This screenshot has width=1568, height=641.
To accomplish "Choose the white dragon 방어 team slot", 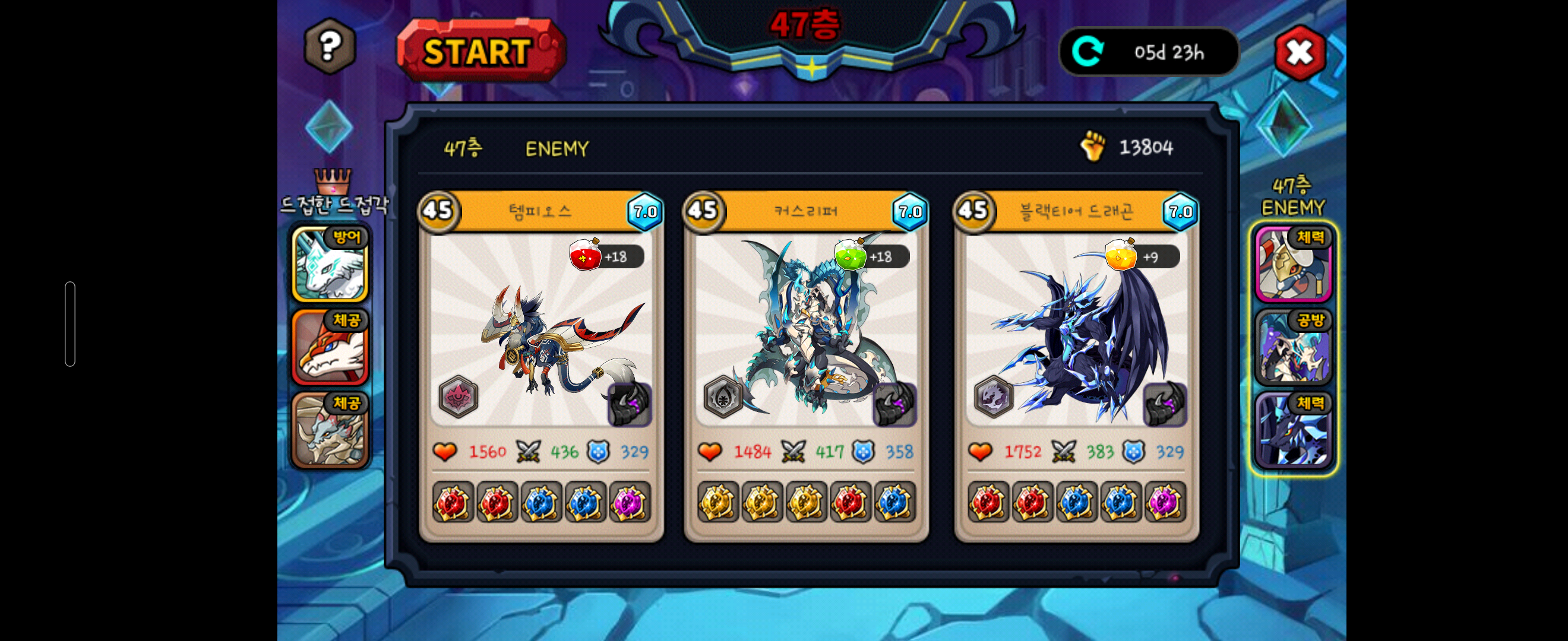I will point(330,264).
